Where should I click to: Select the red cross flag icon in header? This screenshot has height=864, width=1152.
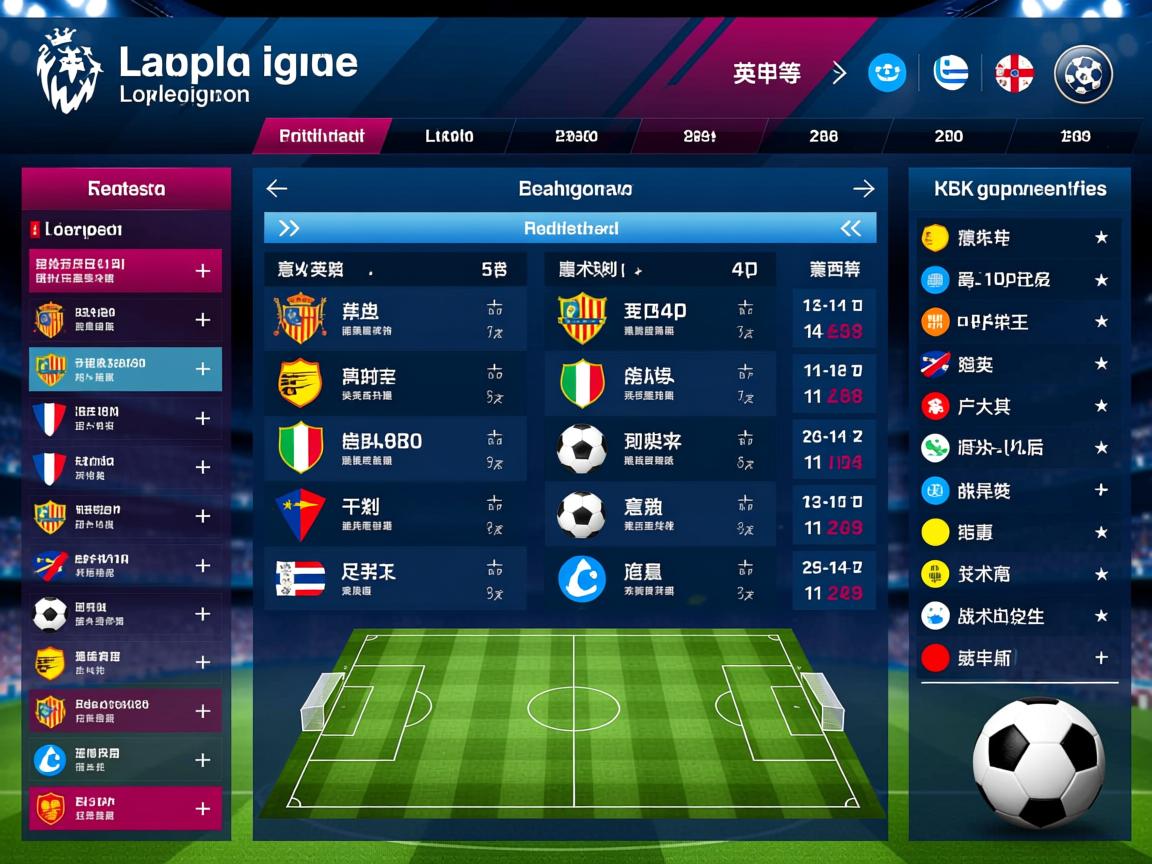click(1014, 73)
